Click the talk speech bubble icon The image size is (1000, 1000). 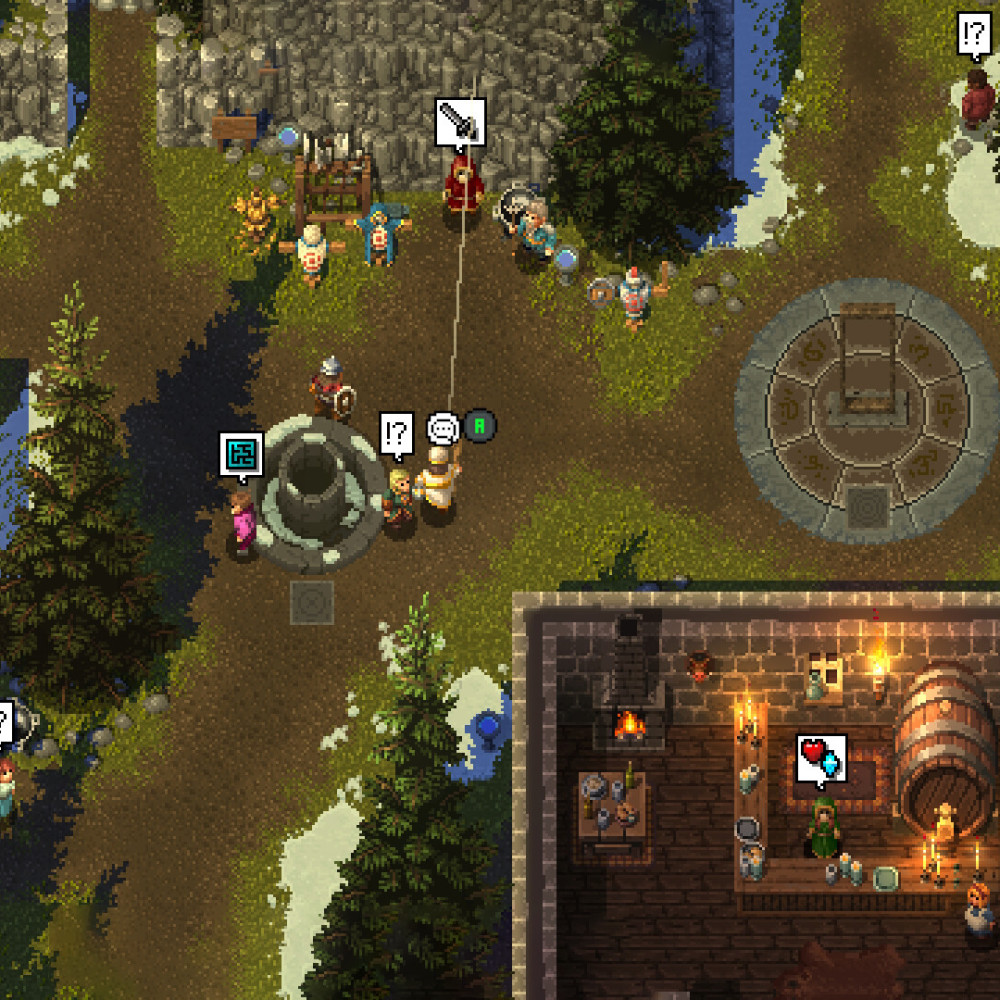[442, 429]
